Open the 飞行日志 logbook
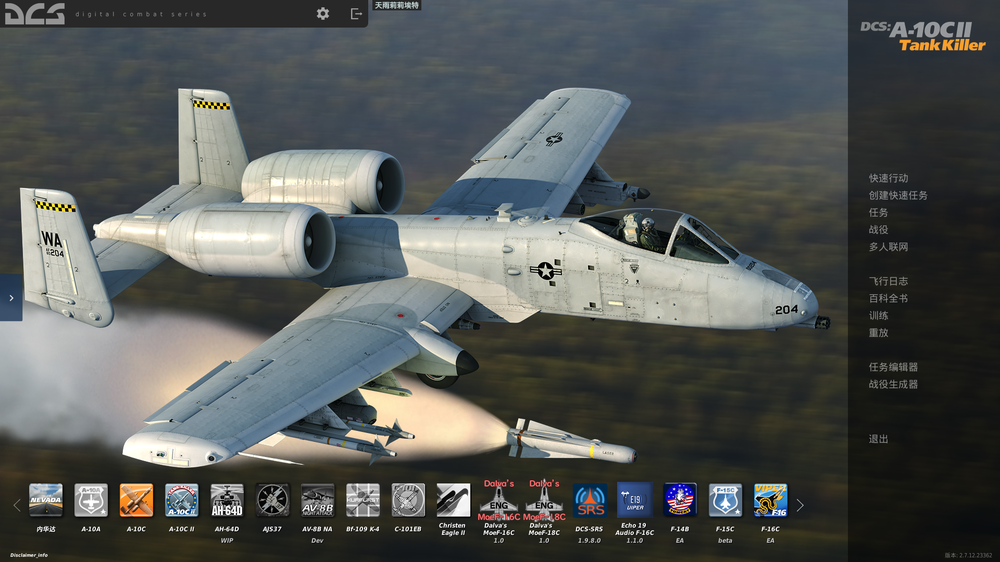Screen dimensions: 1000x562 (888, 281)
